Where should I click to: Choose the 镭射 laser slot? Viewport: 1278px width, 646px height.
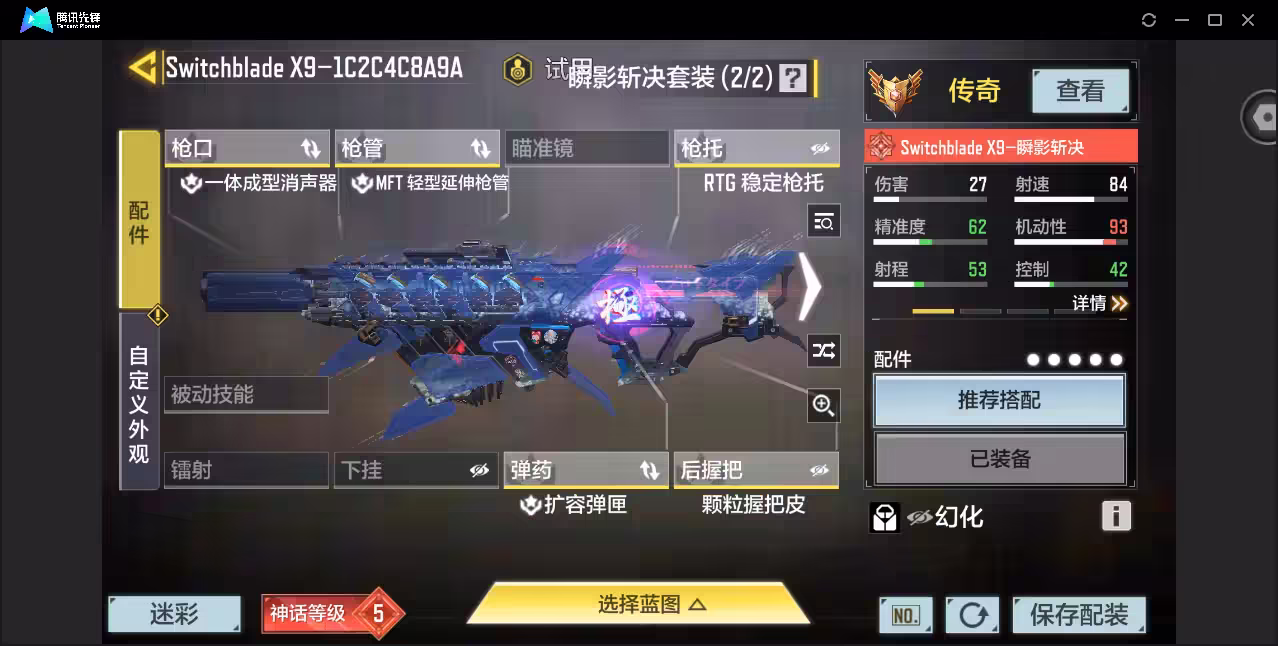246,470
